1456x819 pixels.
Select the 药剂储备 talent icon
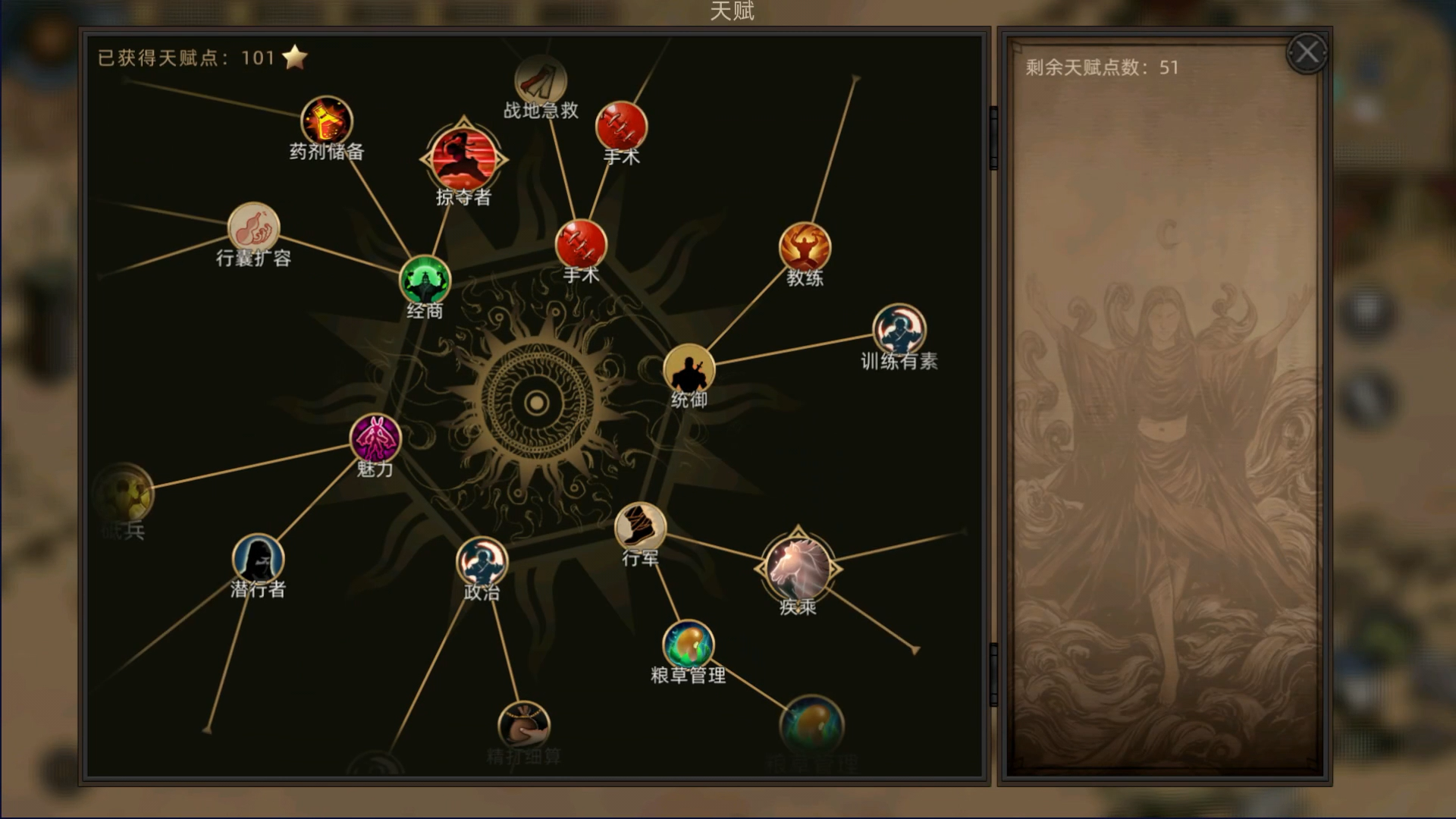[325, 120]
